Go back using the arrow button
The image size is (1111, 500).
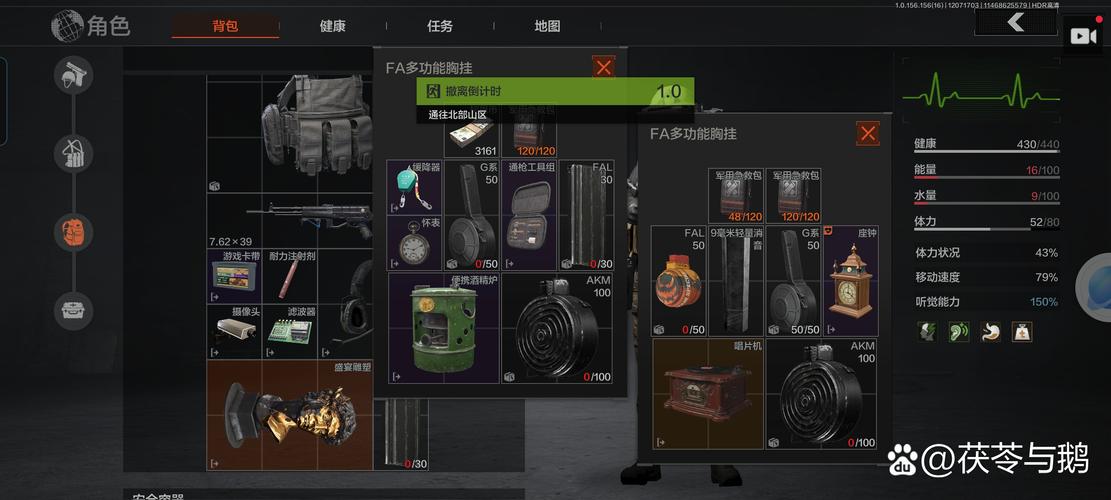click(x=1016, y=22)
